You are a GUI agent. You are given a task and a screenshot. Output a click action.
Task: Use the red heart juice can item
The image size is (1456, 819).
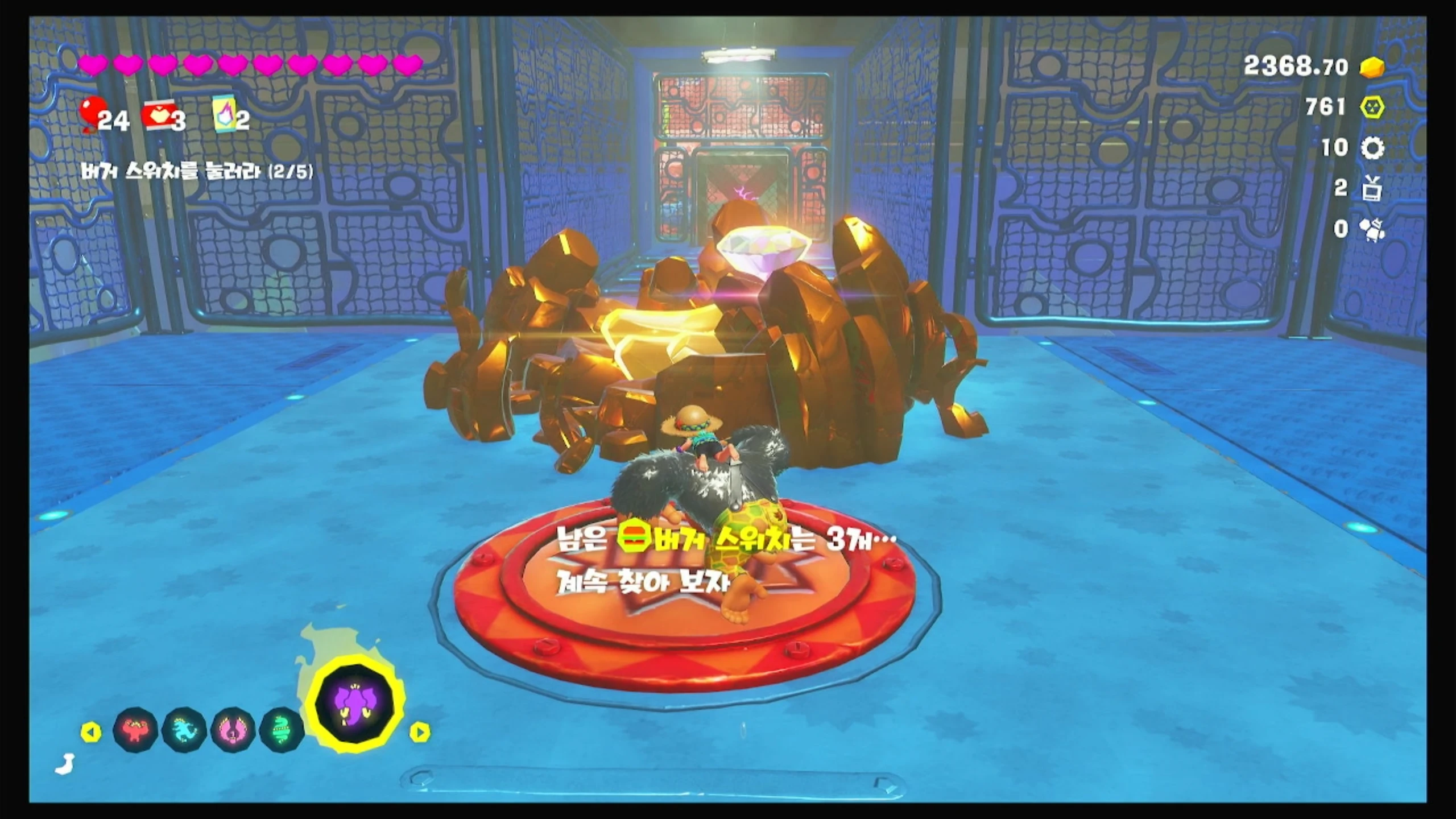(159, 117)
